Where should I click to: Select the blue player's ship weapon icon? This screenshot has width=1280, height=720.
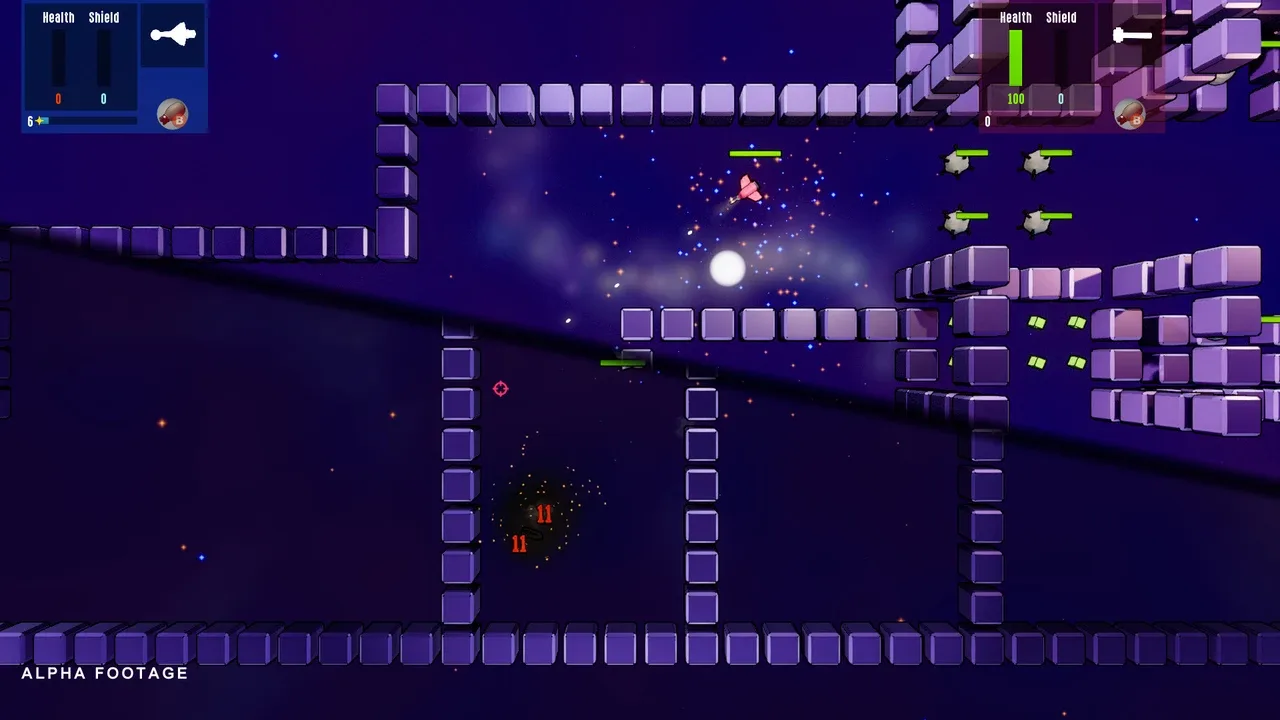click(x=173, y=36)
